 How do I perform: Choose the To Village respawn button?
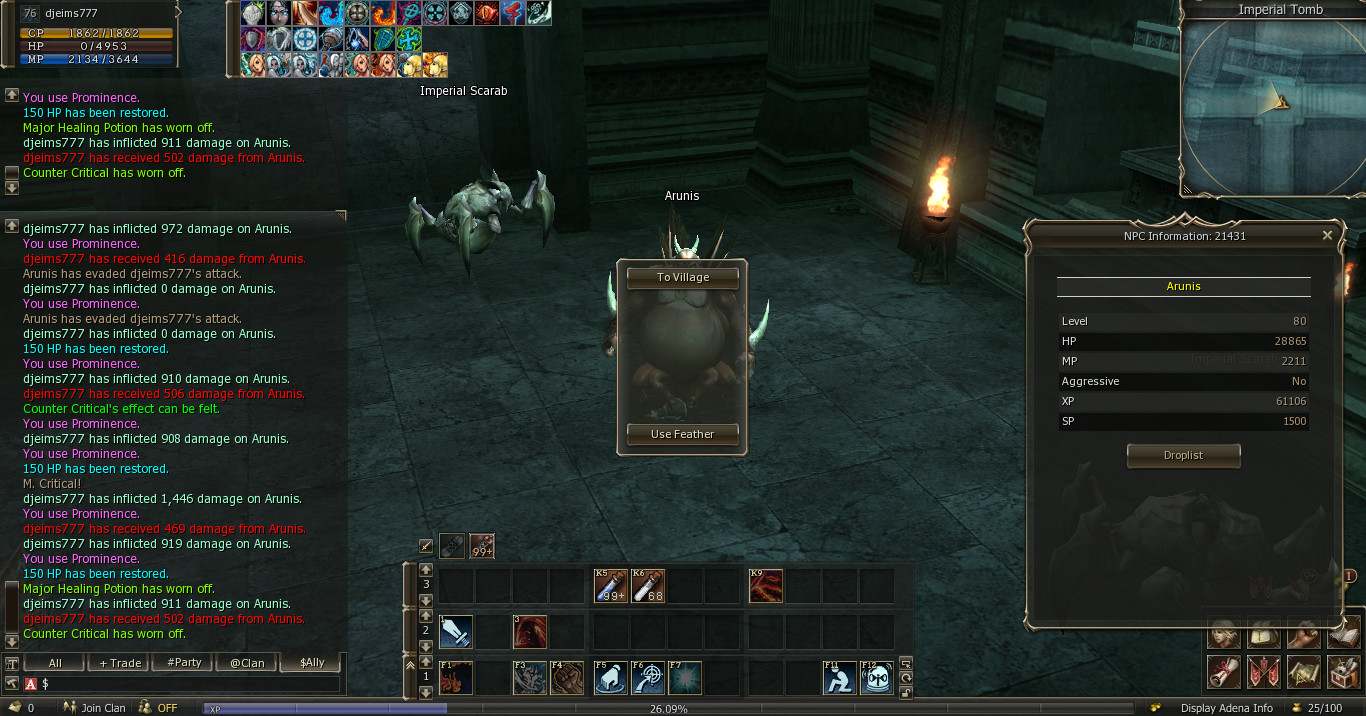click(x=683, y=277)
